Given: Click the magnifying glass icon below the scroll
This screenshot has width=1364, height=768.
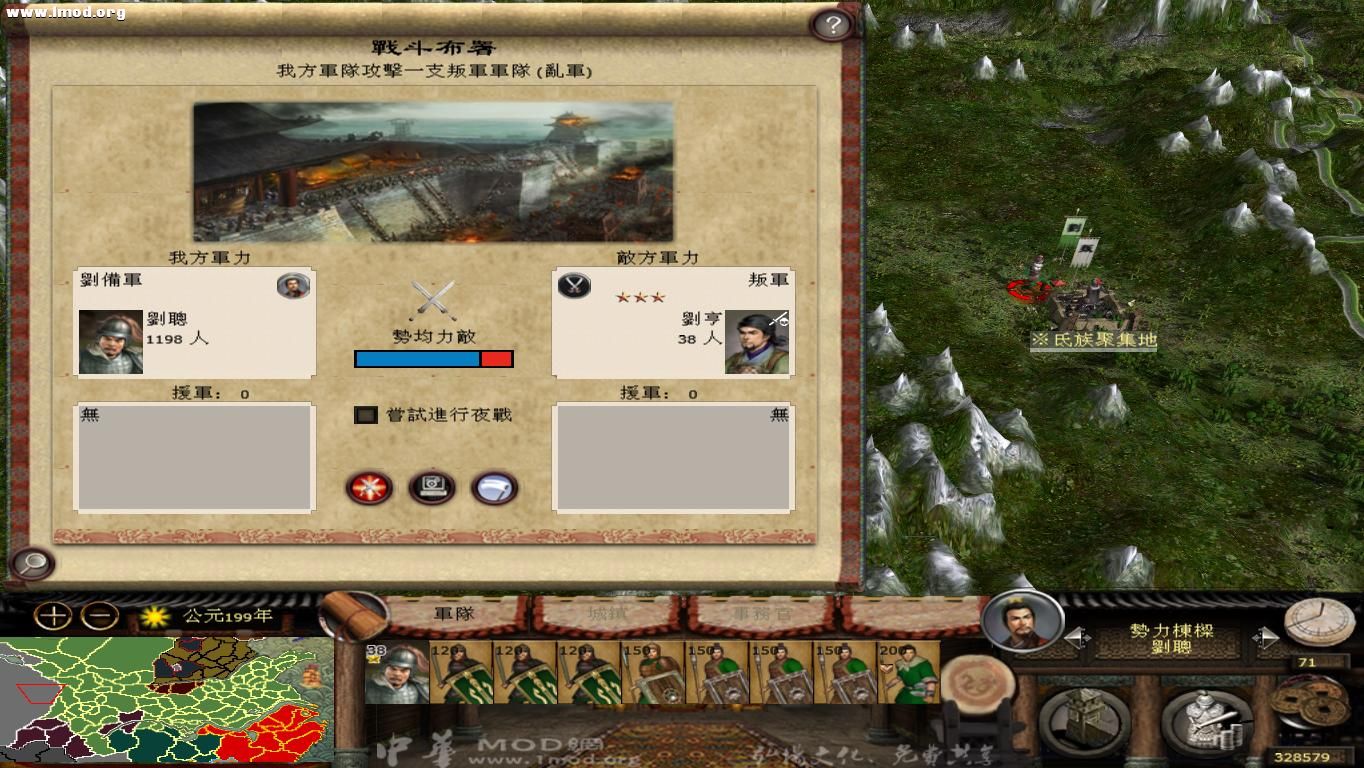Looking at the screenshot, I should point(33,563).
